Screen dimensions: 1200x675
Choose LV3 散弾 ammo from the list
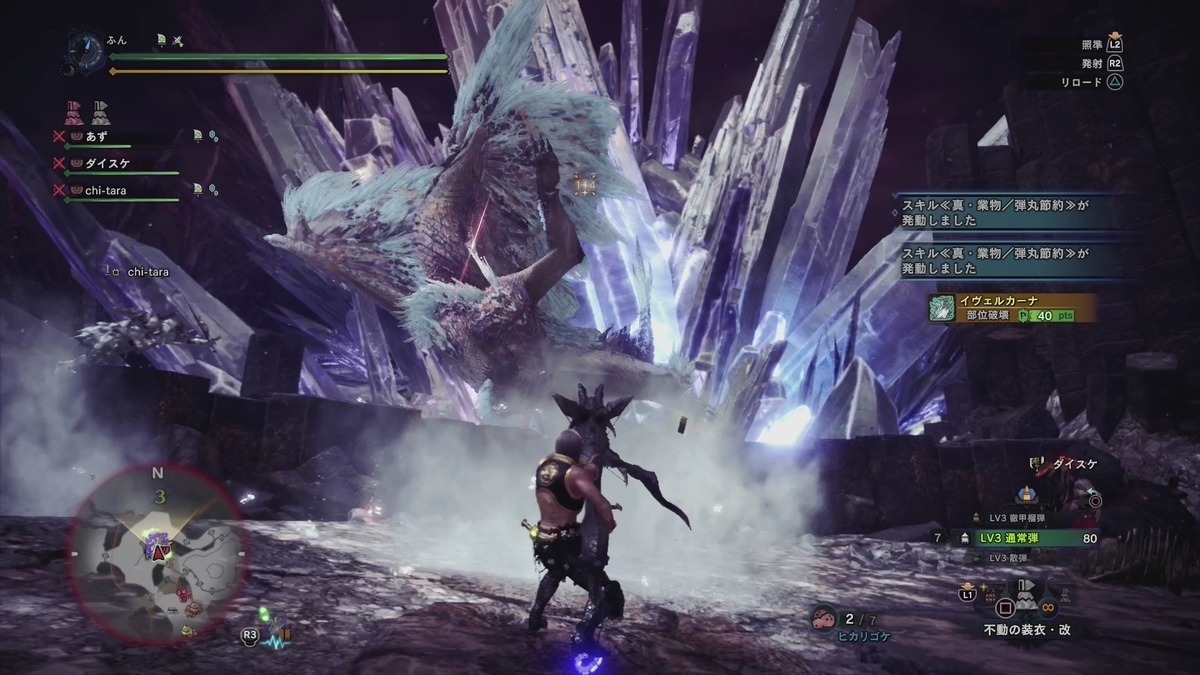click(x=1009, y=557)
